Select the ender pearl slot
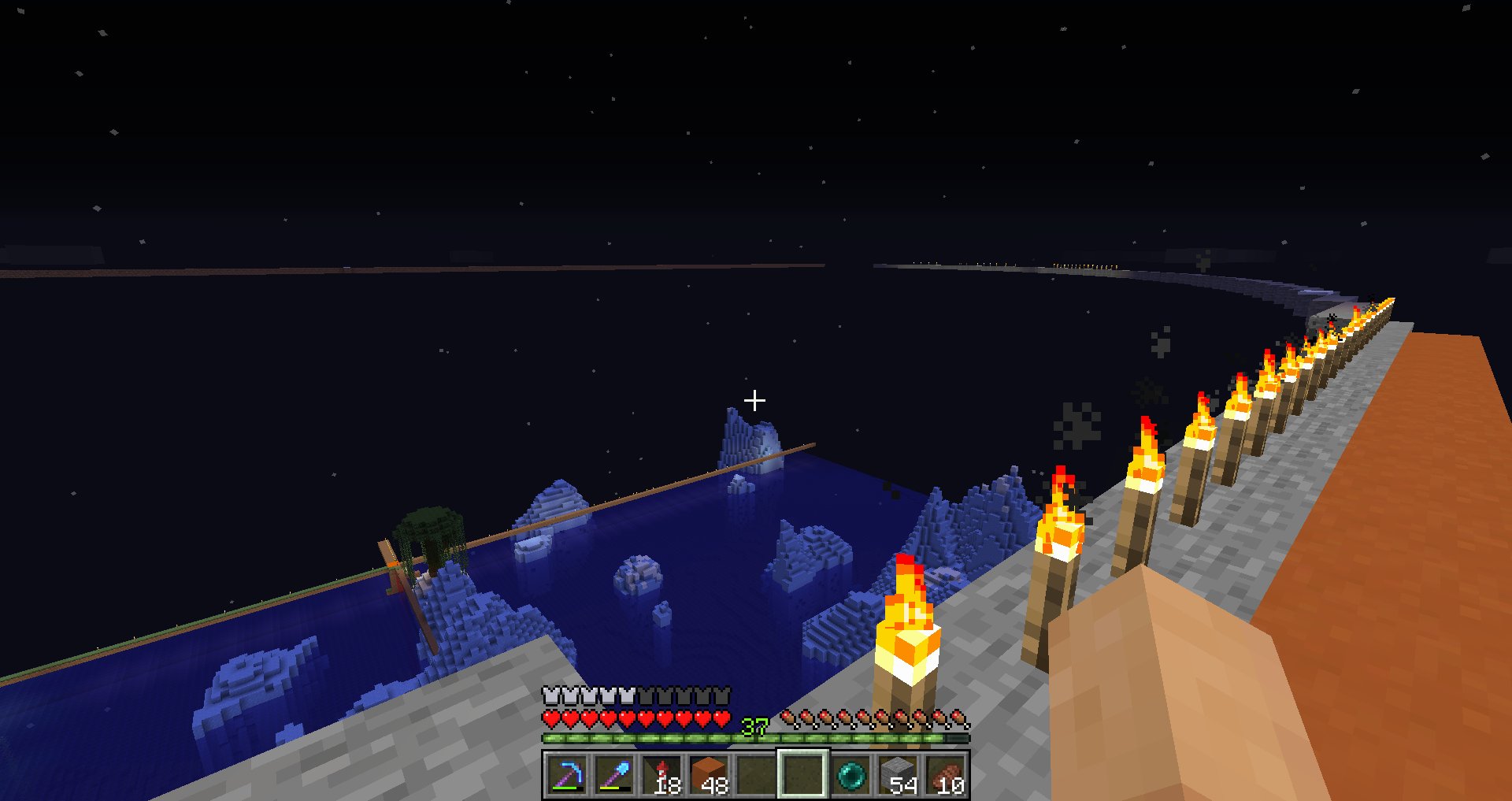This screenshot has height=801, width=1512. point(850,774)
